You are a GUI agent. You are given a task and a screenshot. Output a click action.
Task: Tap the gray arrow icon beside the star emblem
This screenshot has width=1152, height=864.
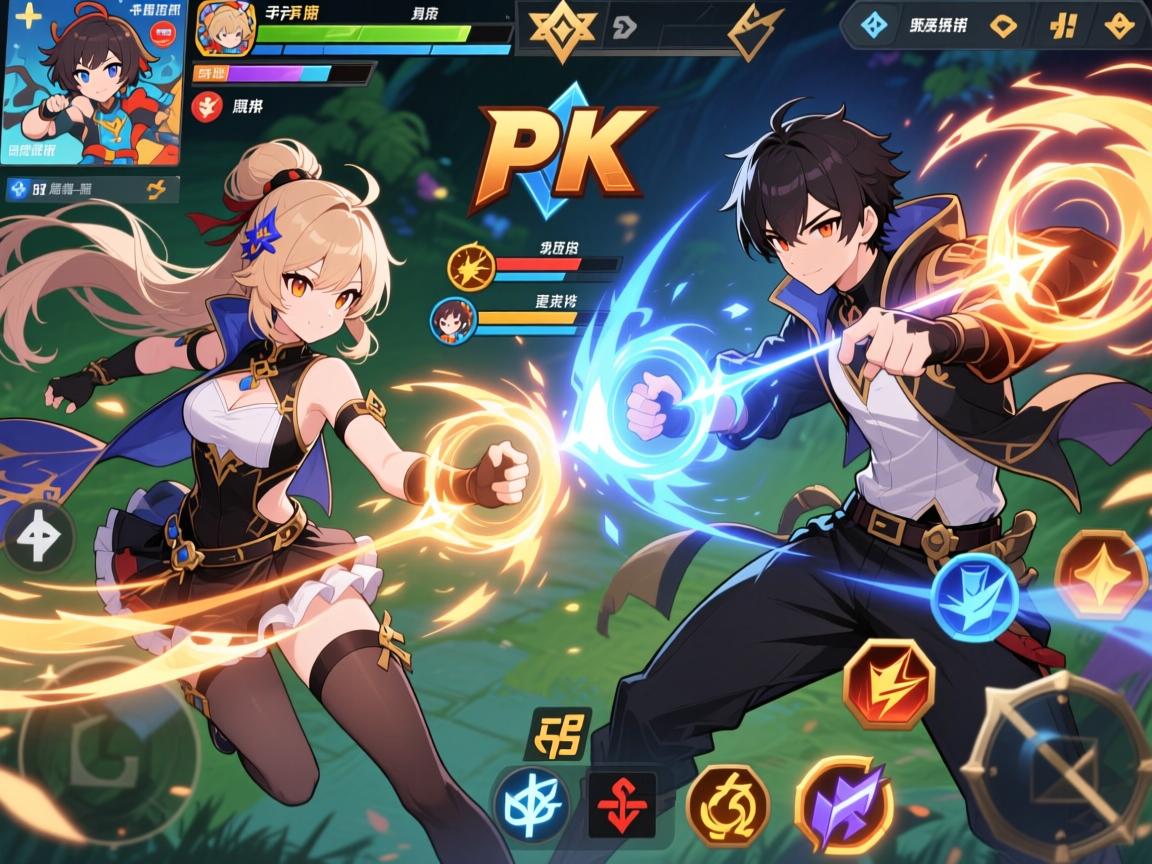(622, 28)
